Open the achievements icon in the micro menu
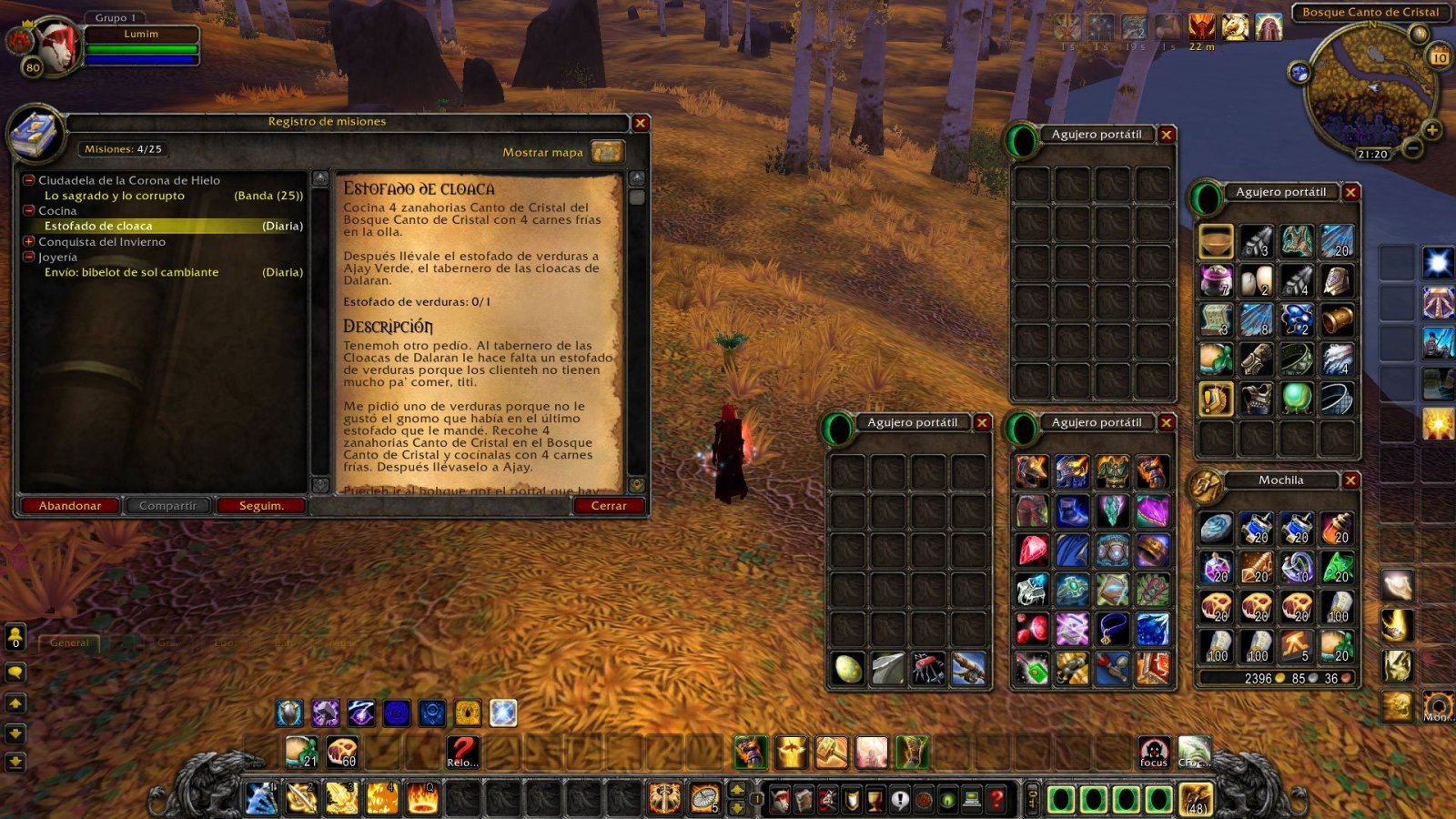1456x819 pixels. pyautogui.click(x=852, y=799)
